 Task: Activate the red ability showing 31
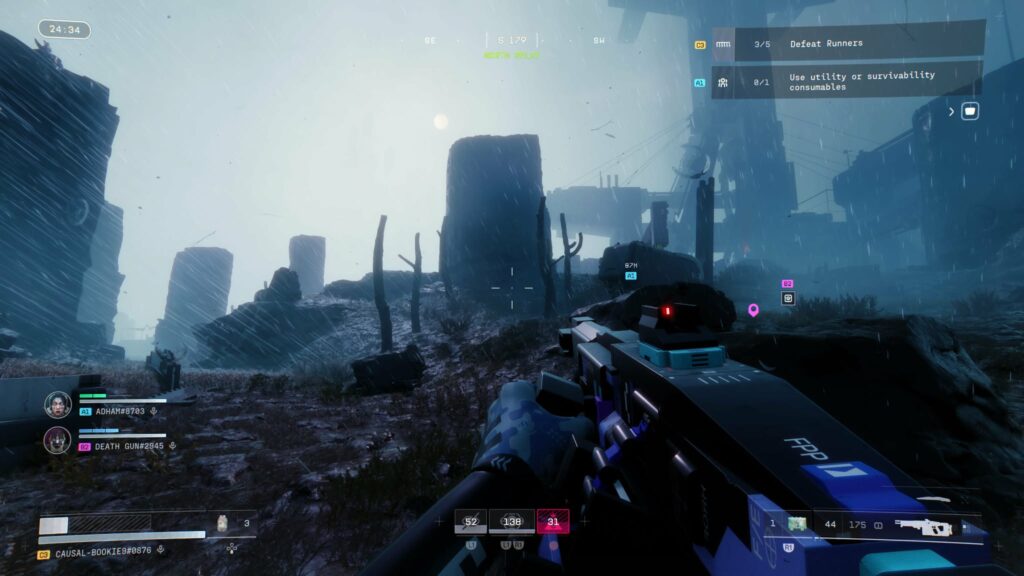[x=553, y=521]
